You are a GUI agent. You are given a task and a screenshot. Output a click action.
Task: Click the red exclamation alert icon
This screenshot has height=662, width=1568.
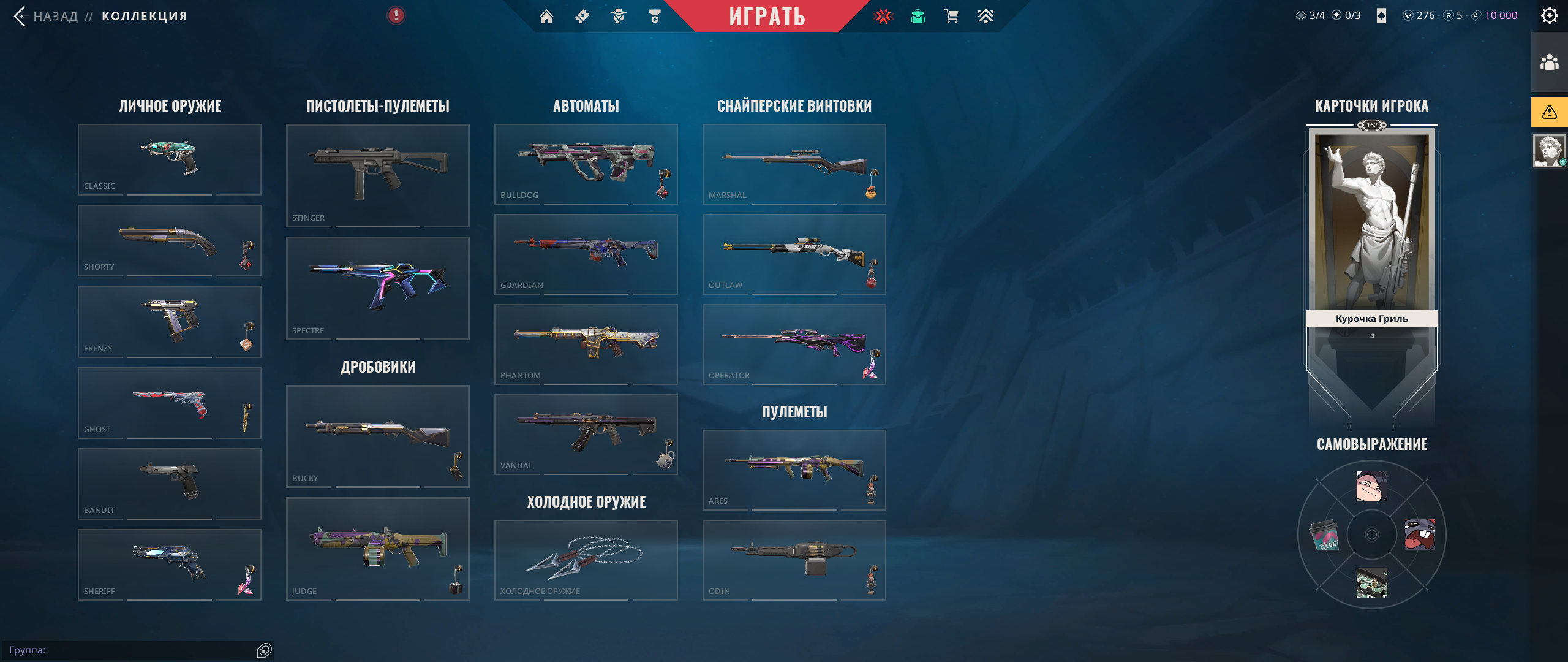[396, 15]
